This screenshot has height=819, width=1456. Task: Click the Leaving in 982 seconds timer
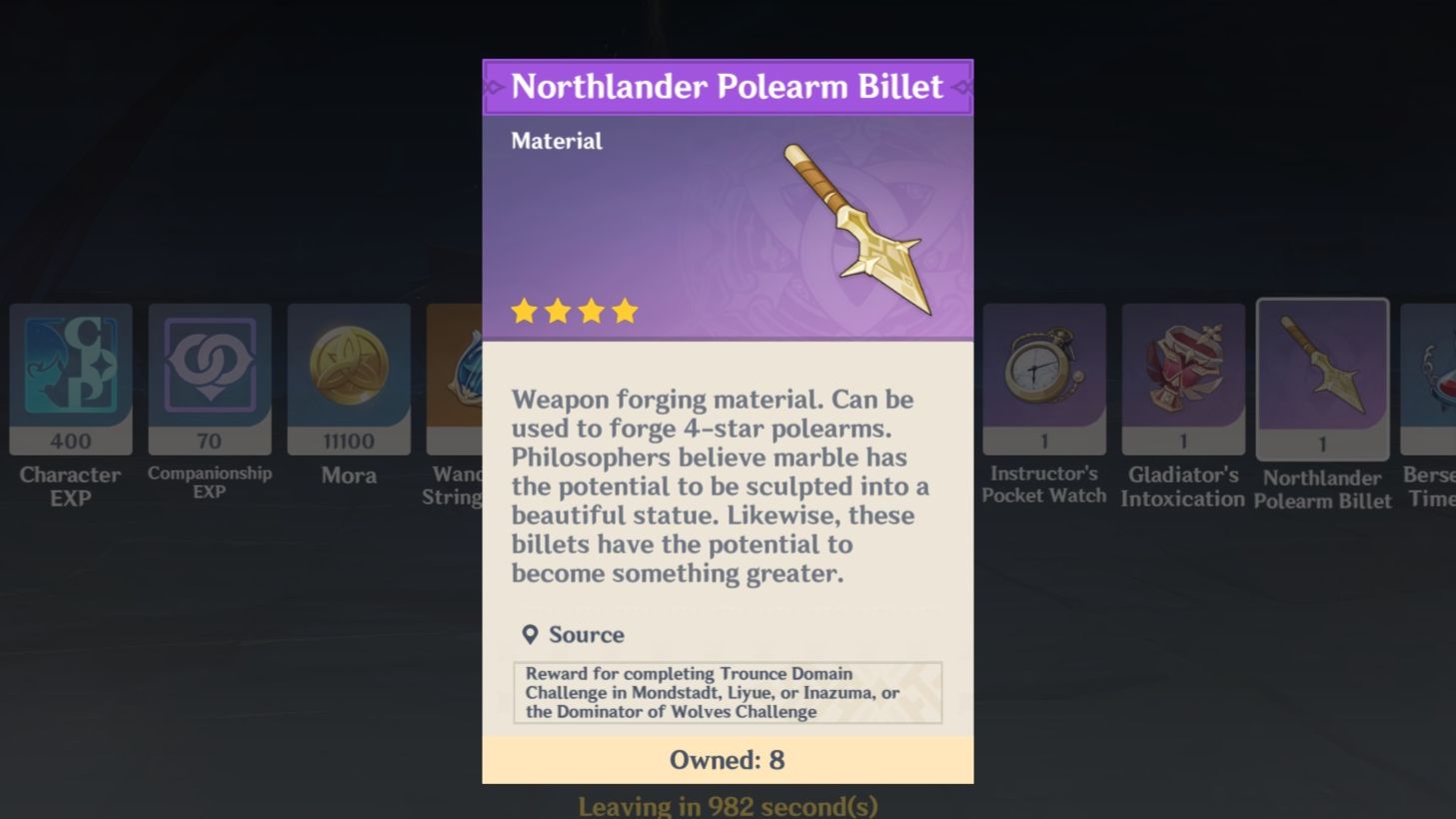[x=727, y=803]
